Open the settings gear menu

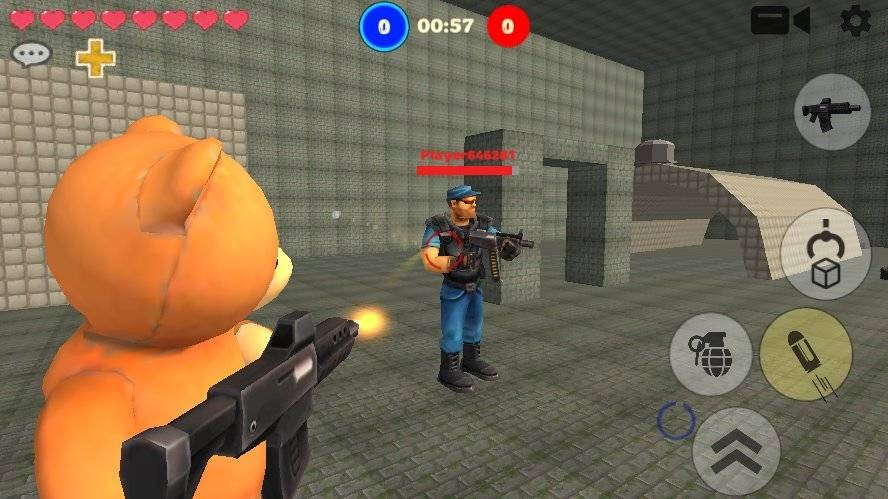click(x=855, y=21)
